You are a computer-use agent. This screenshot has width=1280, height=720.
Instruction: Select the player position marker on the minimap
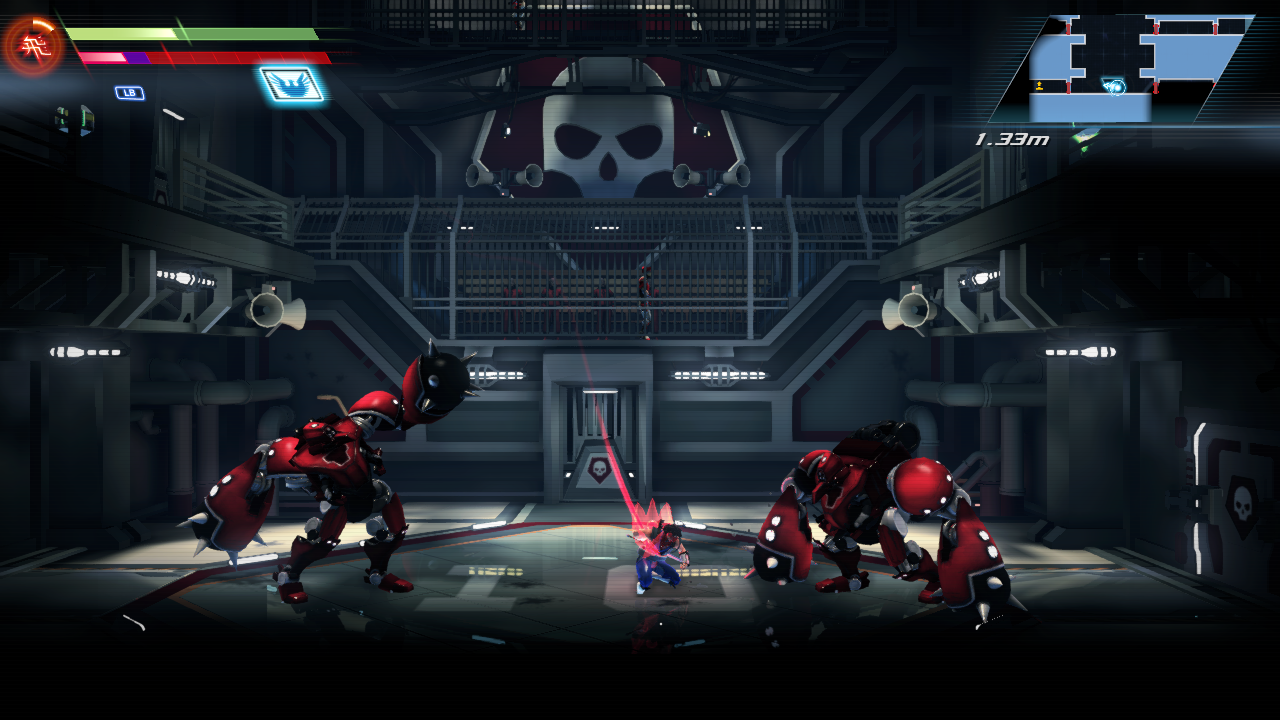click(1116, 87)
